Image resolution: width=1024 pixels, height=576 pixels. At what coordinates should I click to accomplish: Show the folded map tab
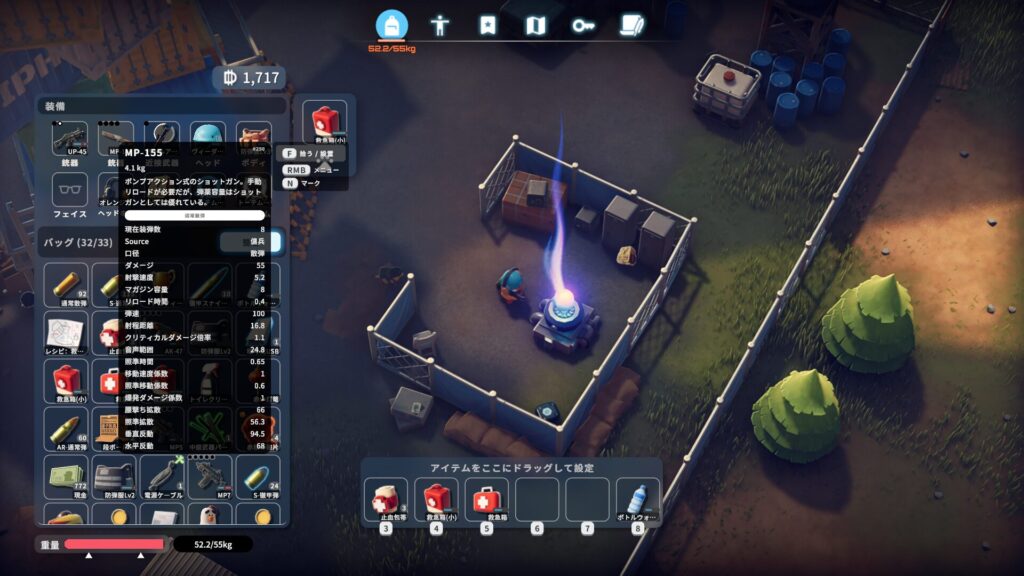point(535,25)
